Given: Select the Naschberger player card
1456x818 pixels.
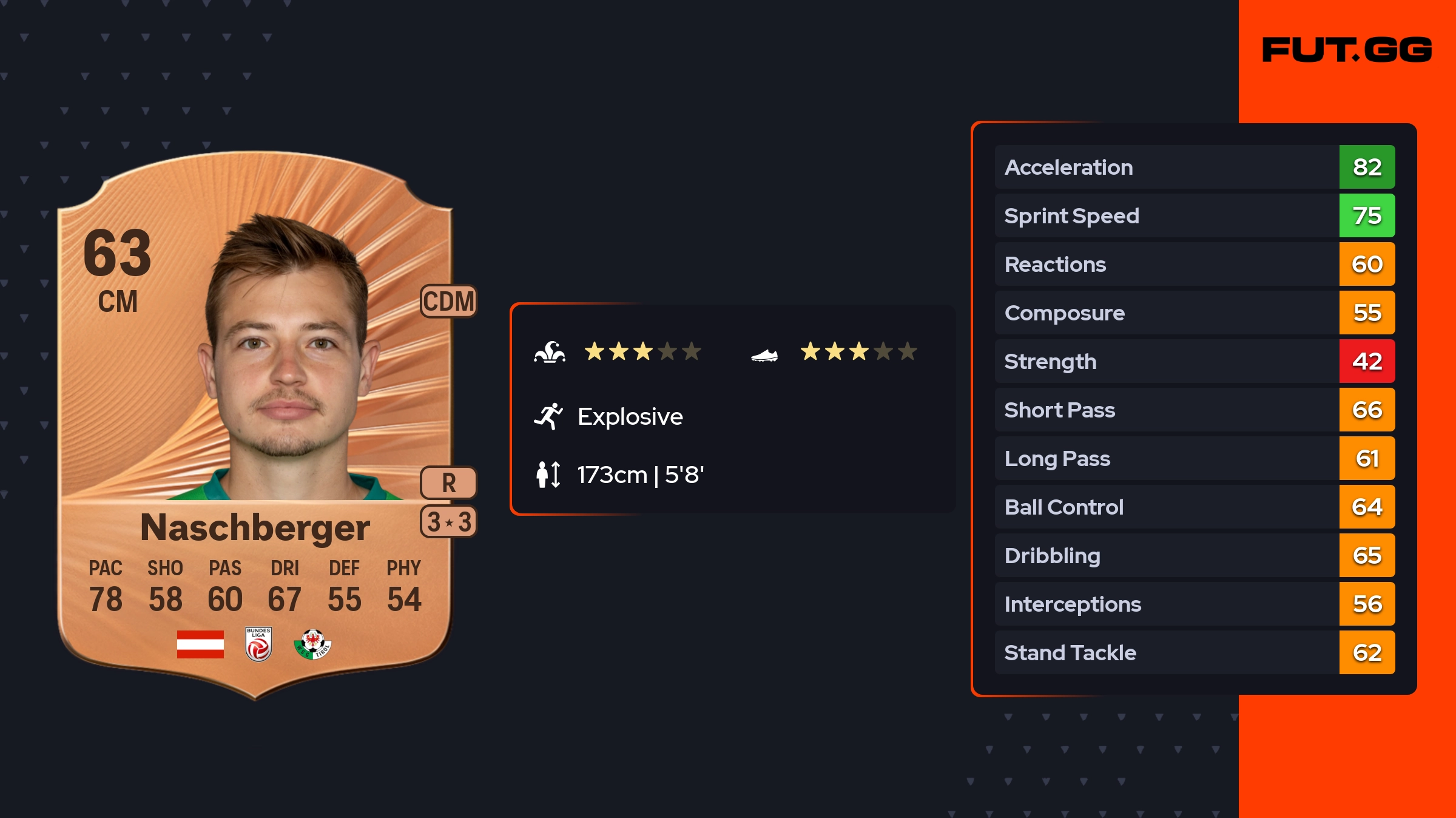Looking at the screenshot, I should pyautogui.click(x=255, y=425).
